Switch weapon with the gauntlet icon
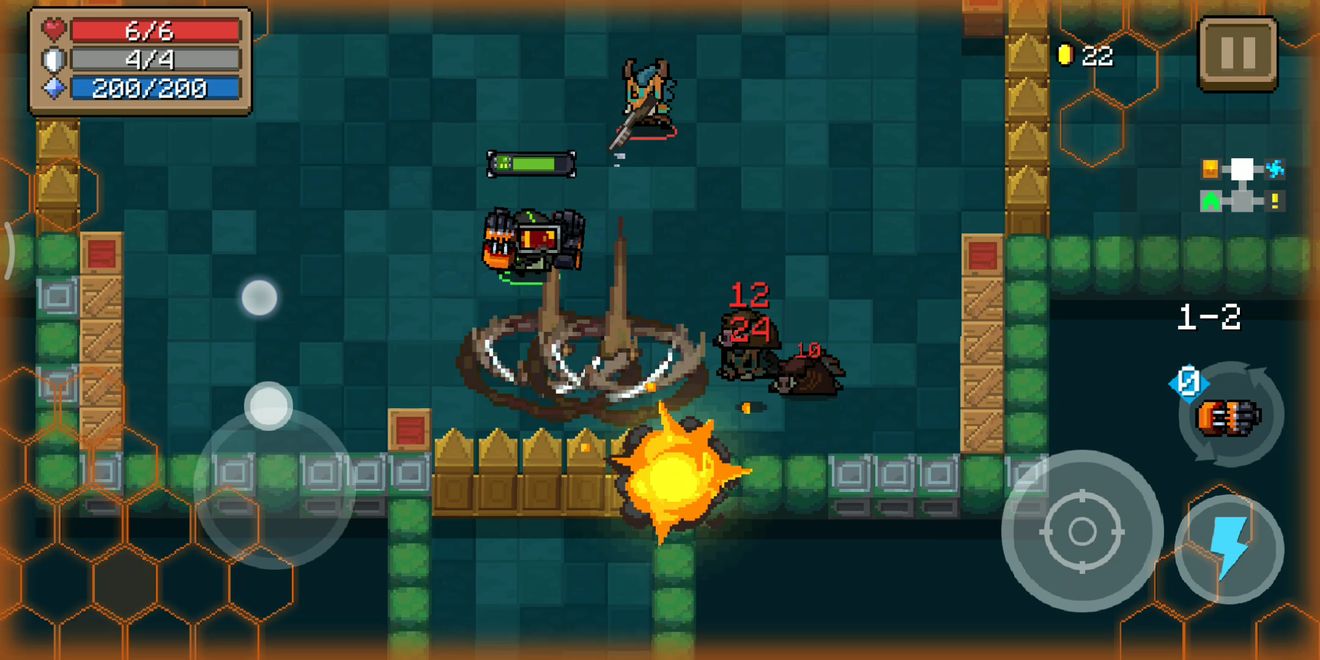Viewport: 1320px width, 660px height. (x=1227, y=414)
